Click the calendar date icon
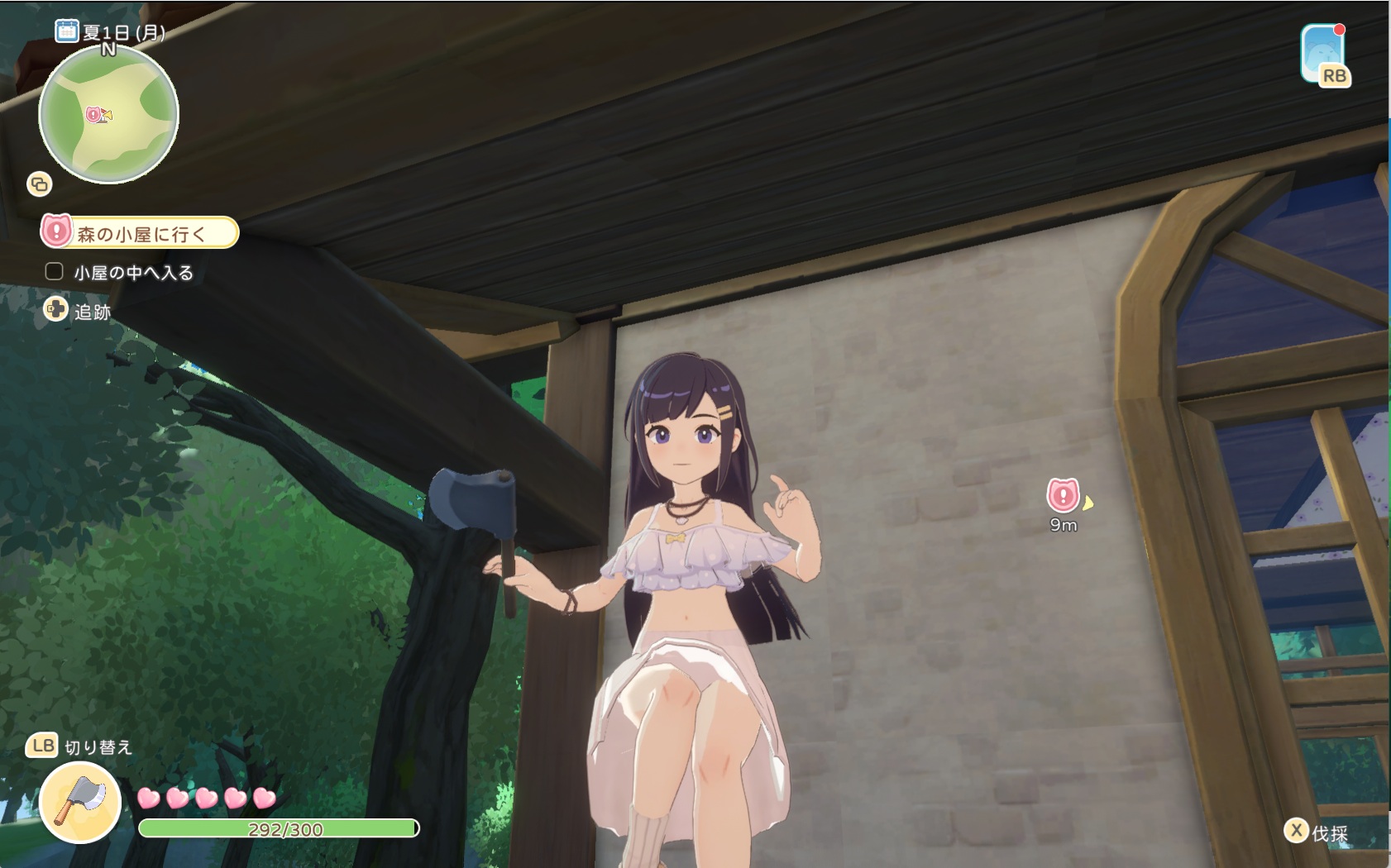The width and height of the screenshot is (1391, 868). 66,31
